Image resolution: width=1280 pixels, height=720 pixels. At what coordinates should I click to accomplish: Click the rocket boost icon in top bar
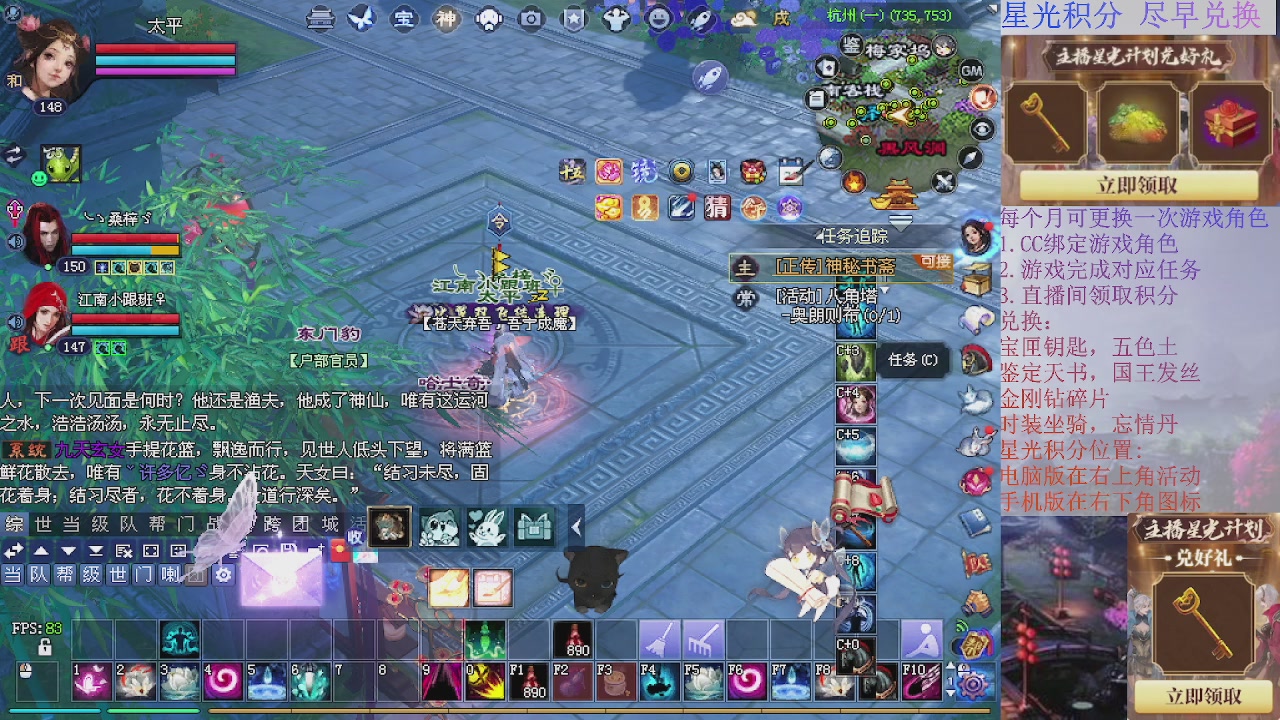pyautogui.click(x=701, y=20)
